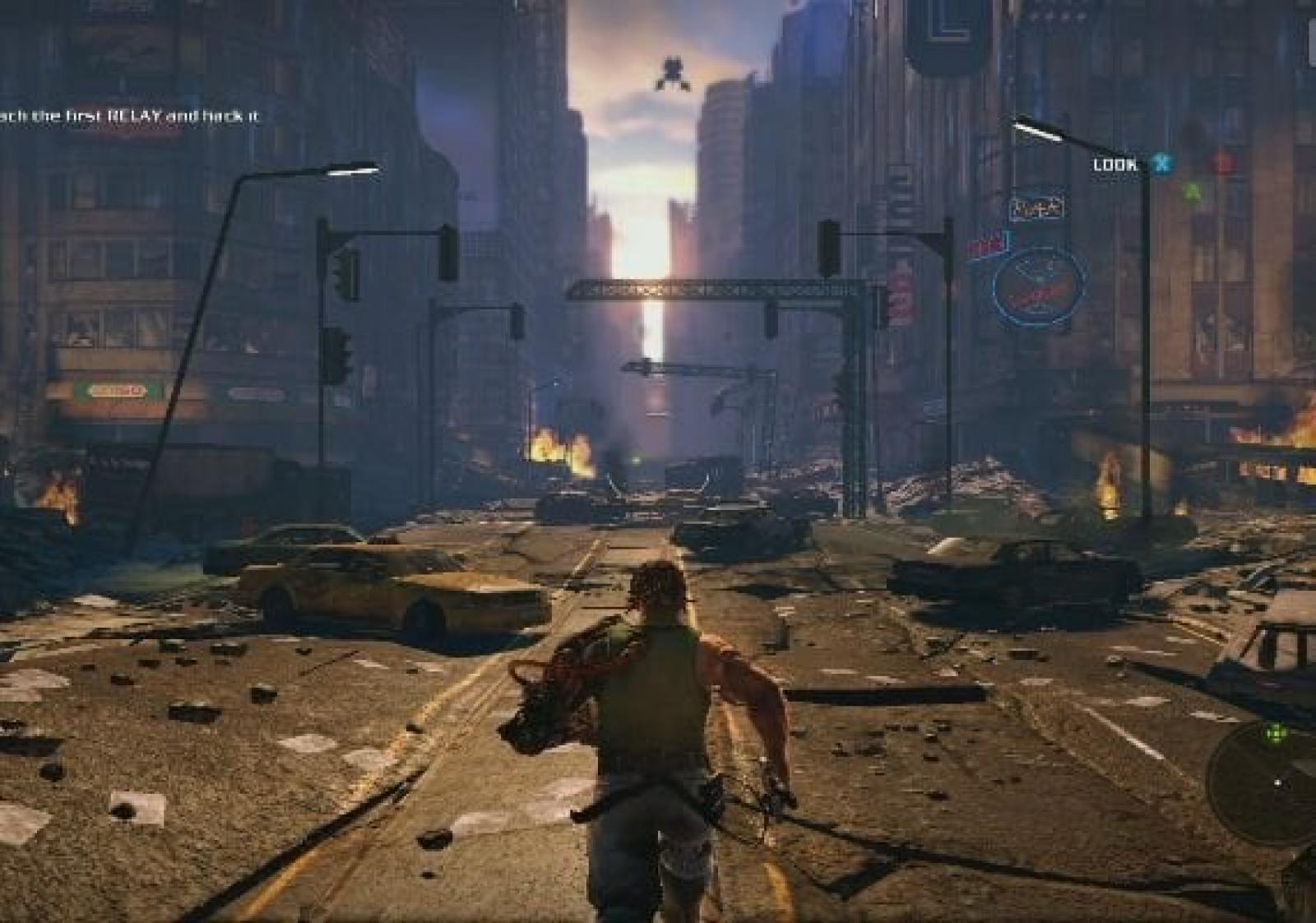Select the RELAY hack objective text
1316x923 pixels.
pyautogui.click(x=130, y=117)
